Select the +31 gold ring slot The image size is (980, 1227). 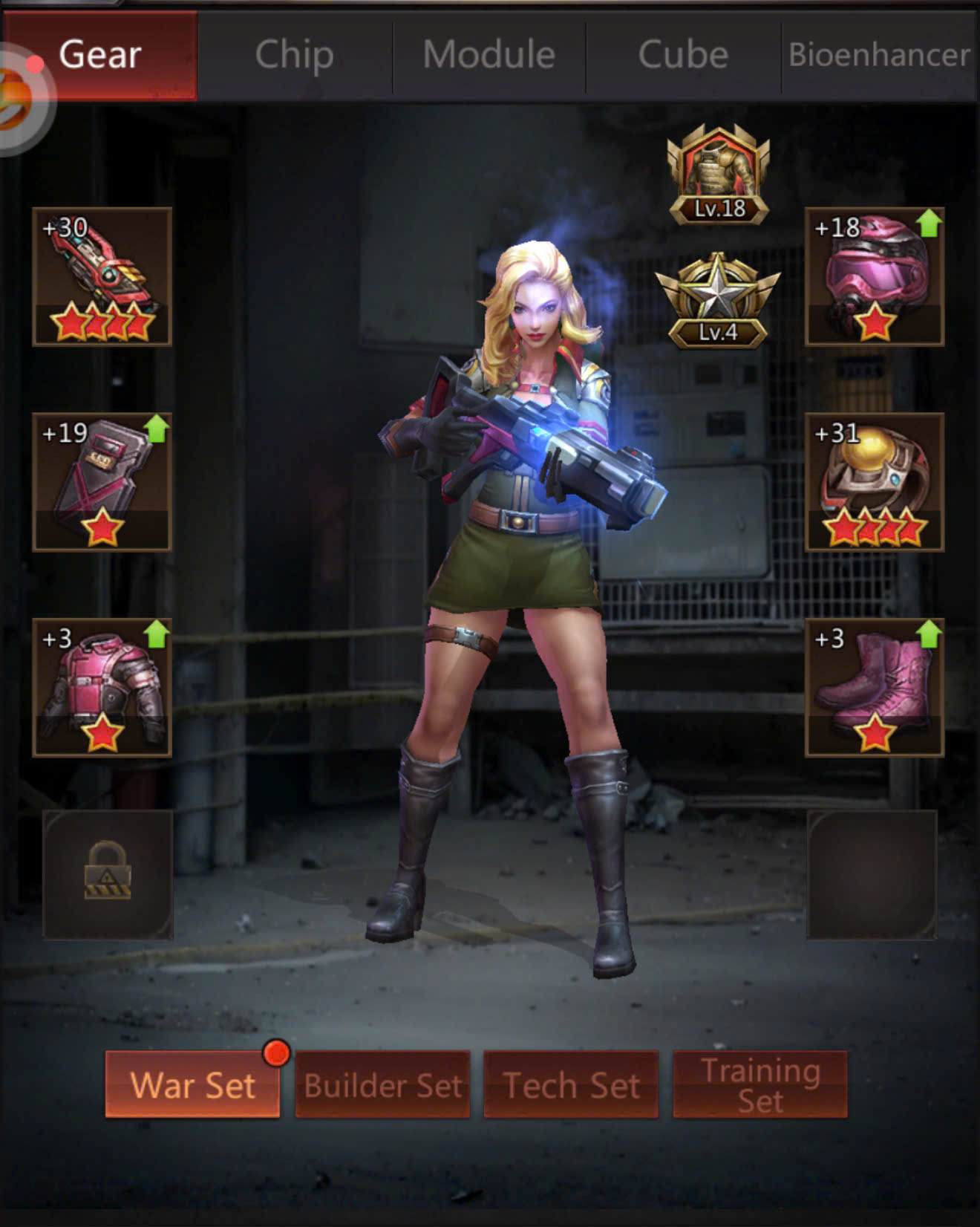[875, 481]
